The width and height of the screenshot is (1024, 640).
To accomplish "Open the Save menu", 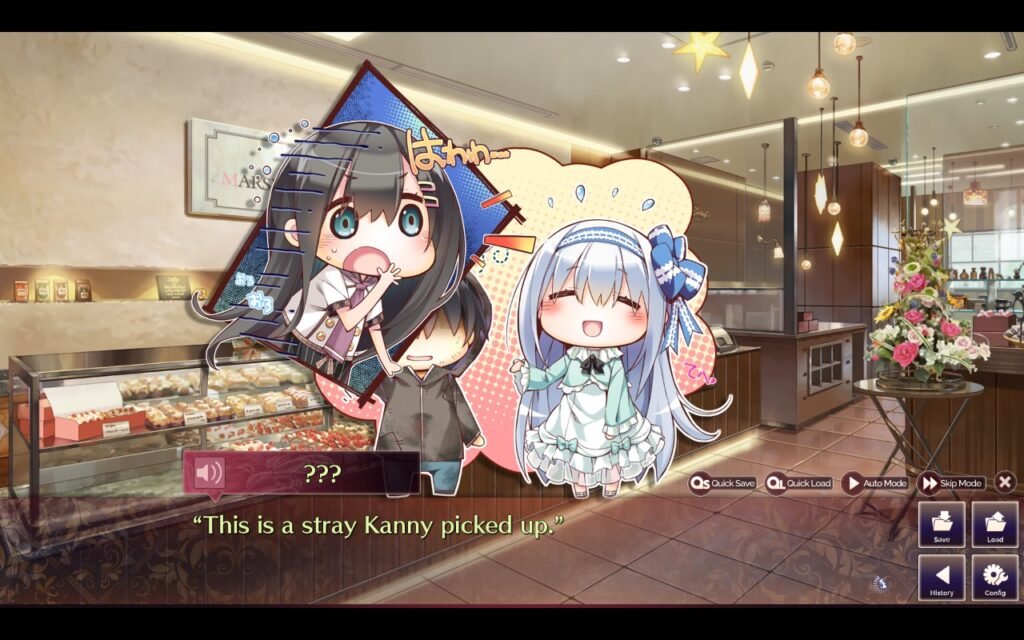I will [942, 524].
